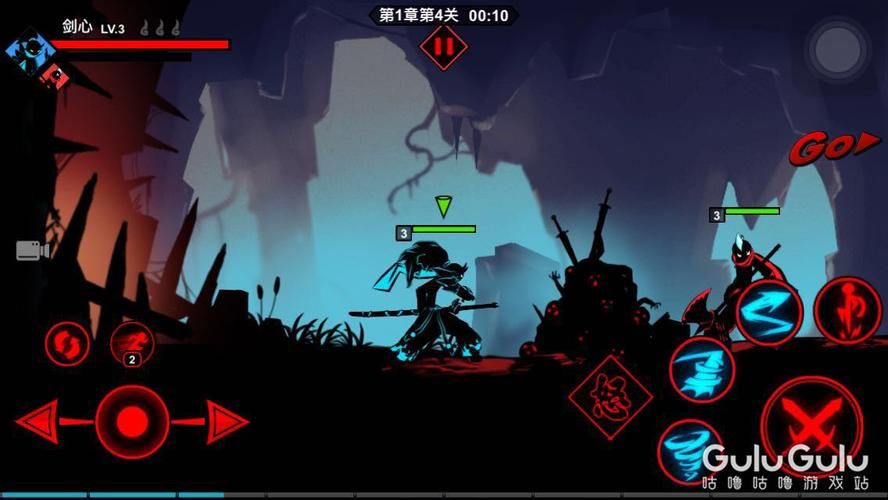
Task: Activate the blue zigzag lightning skill
Action: pyautogui.click(x=769, y=312)
